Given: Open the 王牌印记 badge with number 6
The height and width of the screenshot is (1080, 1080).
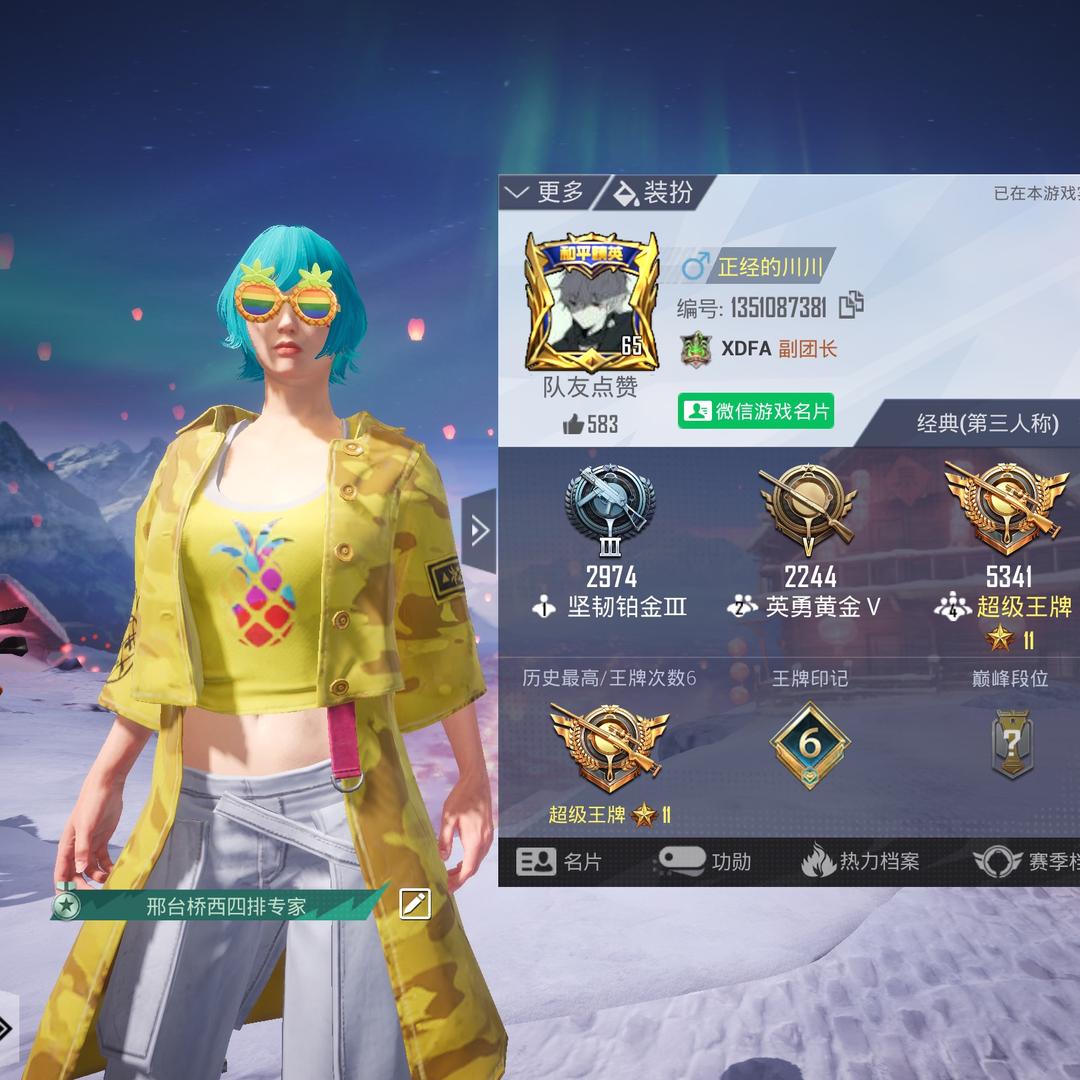Looking at the screenshot, I should pyautogui.click(x=809, y=745).
